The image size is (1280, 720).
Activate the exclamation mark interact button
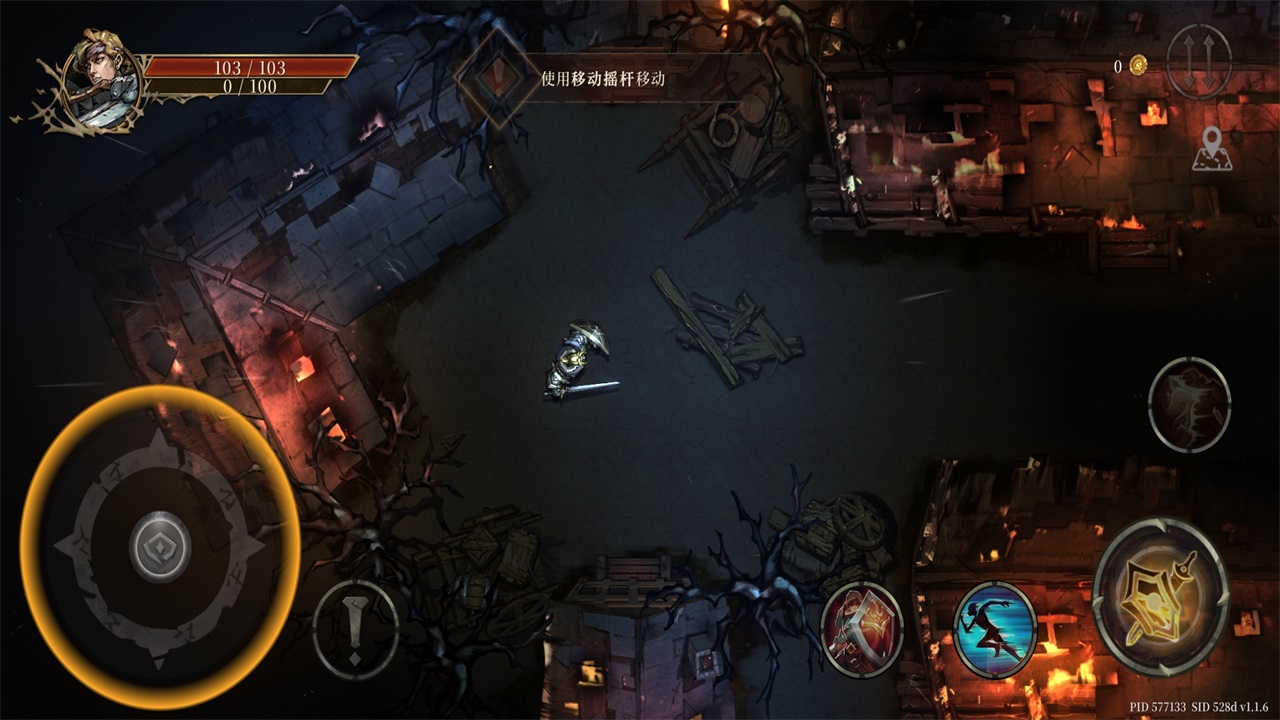click(356, 630)
